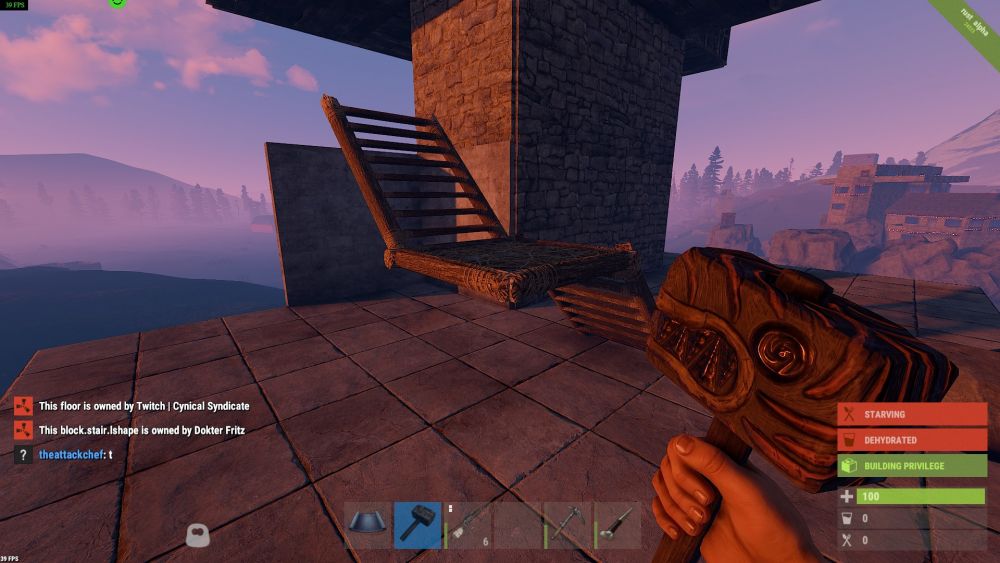This screenshot has height=563, width=1000.
Task: Equip the rifle with 6 ammo
Action: pyautogui.click(x=468, y=525)
